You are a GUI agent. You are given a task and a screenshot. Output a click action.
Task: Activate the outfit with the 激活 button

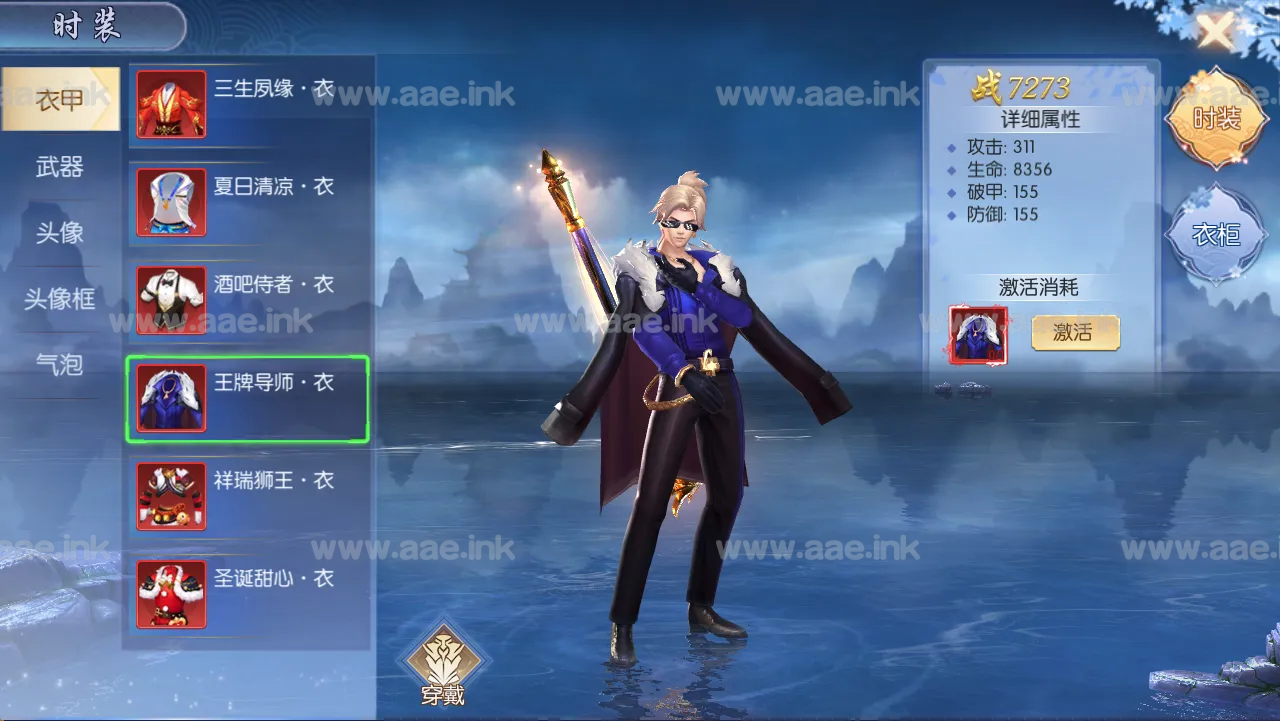click(1075, 333)
